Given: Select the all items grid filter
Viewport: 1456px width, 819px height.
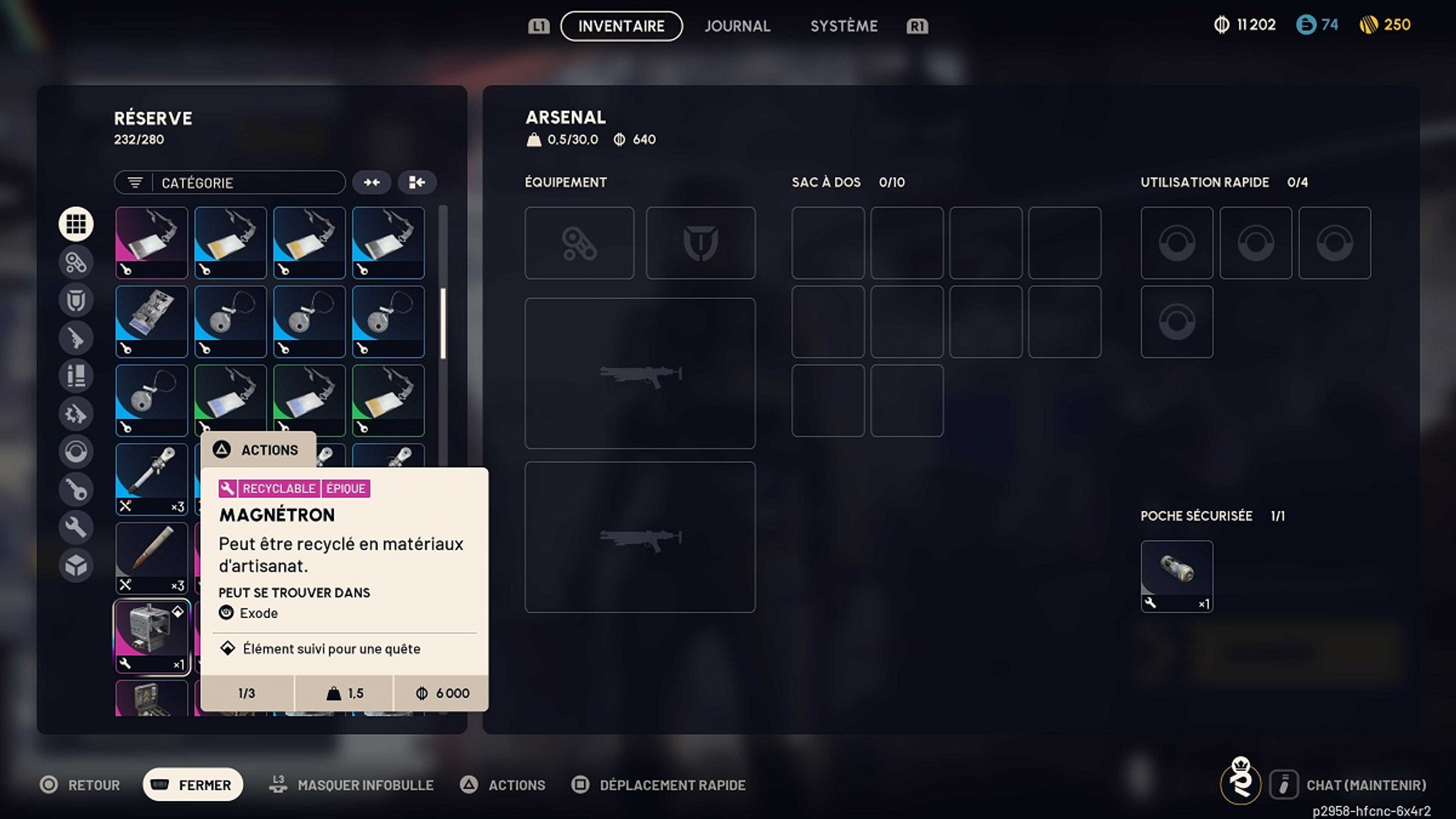Looking at the screenshot, I should click(76, 223).
